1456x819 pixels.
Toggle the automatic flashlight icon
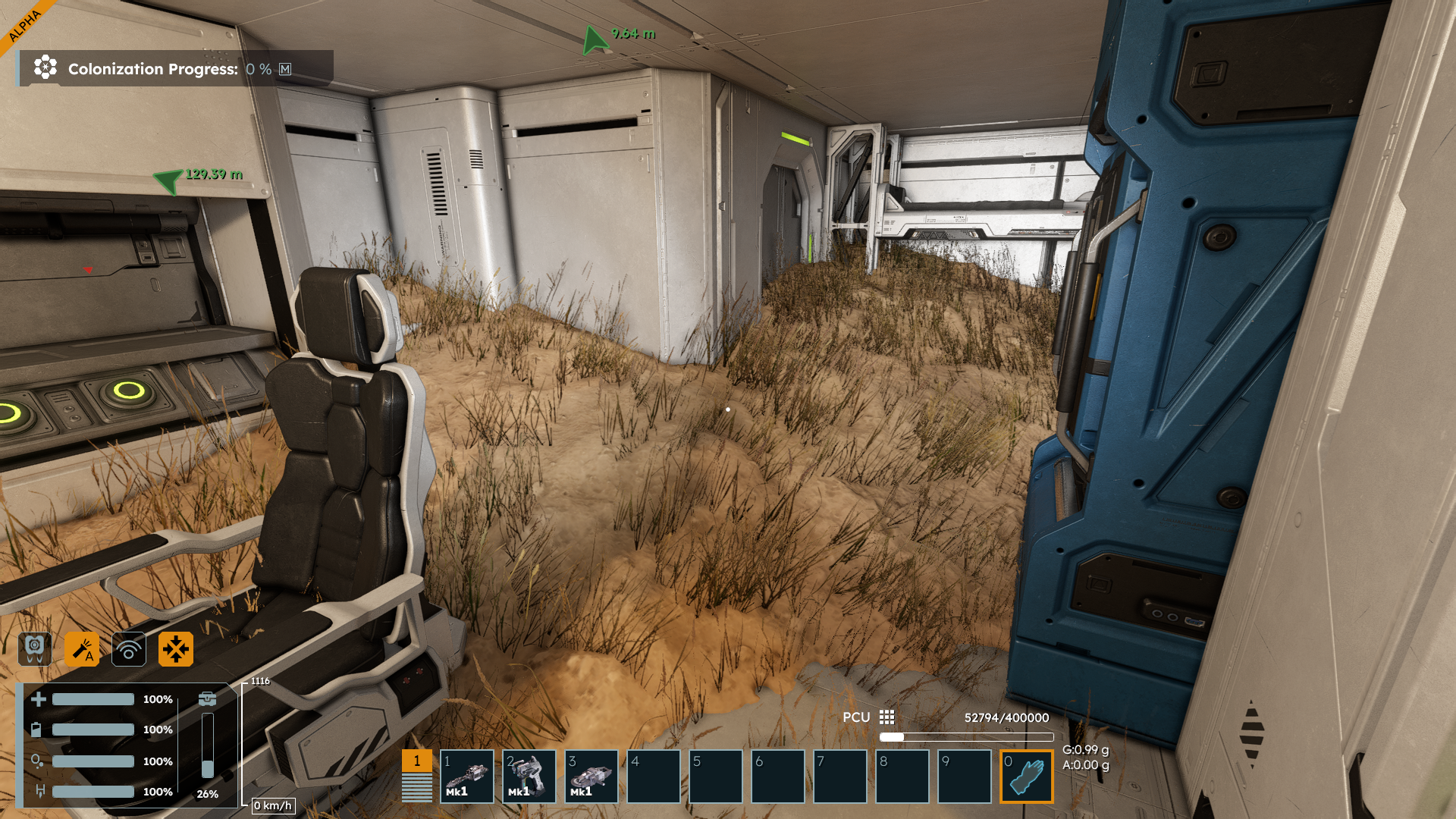pyautogui.click(x=82, y=649)
